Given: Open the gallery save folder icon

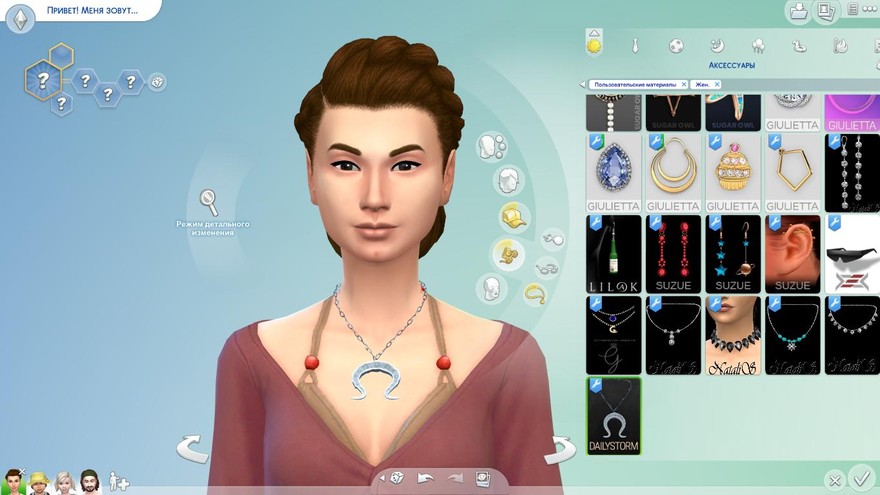Looking at the screenshot, I should (799, 12).
